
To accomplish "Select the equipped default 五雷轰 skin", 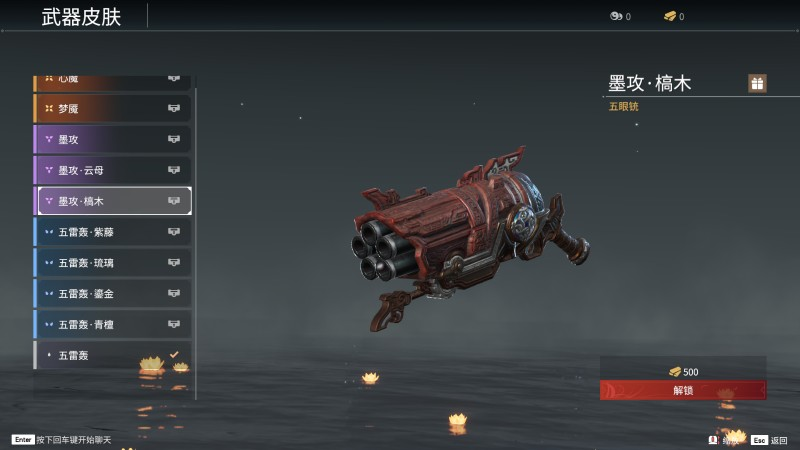I will pyautogui.click(x=112, y=355).
